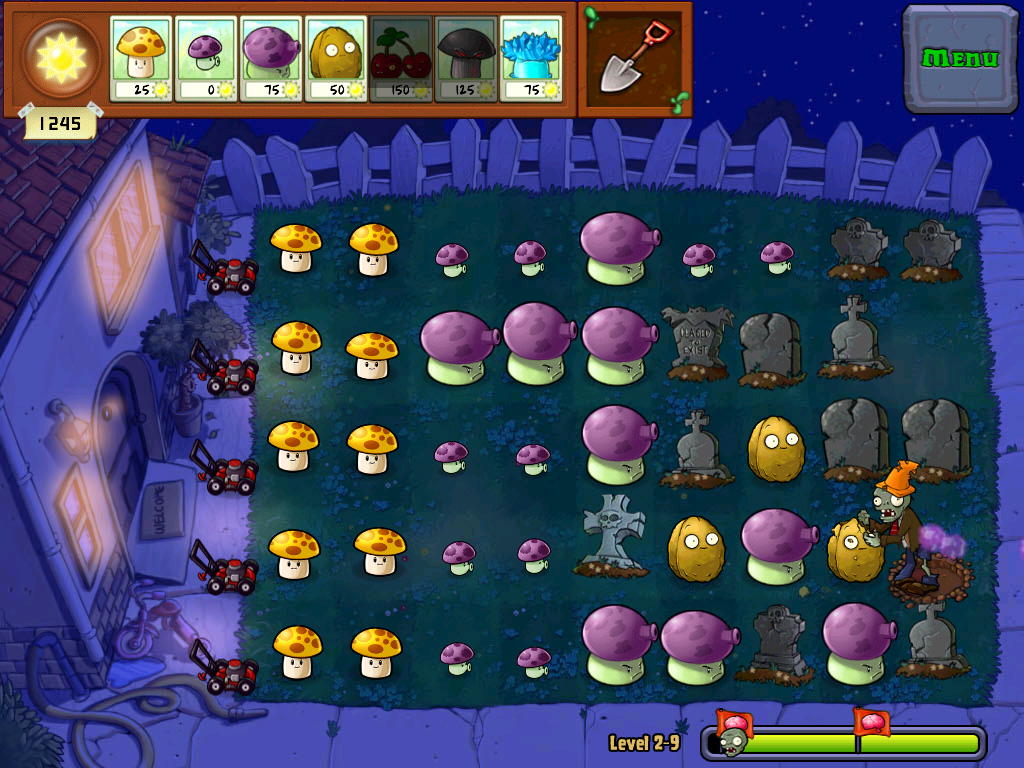This screenshot has width=1024, height=768.
Task: Choose the Doom-shroom seed packet
Action: point(466,58)
